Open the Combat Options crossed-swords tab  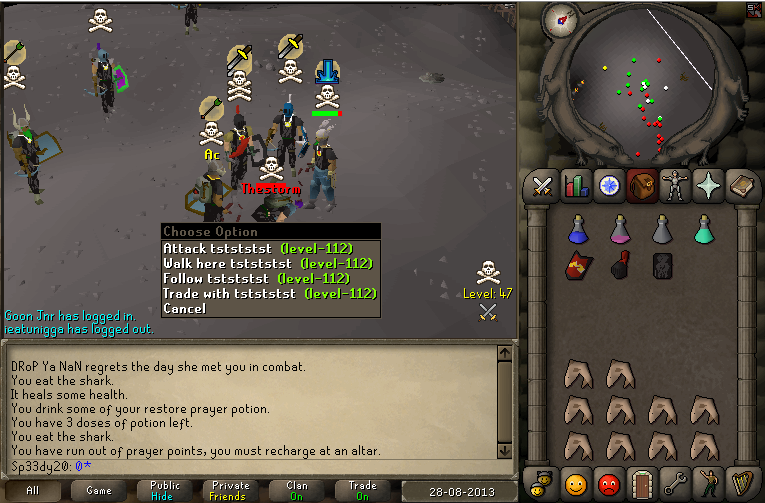(543, 186)
